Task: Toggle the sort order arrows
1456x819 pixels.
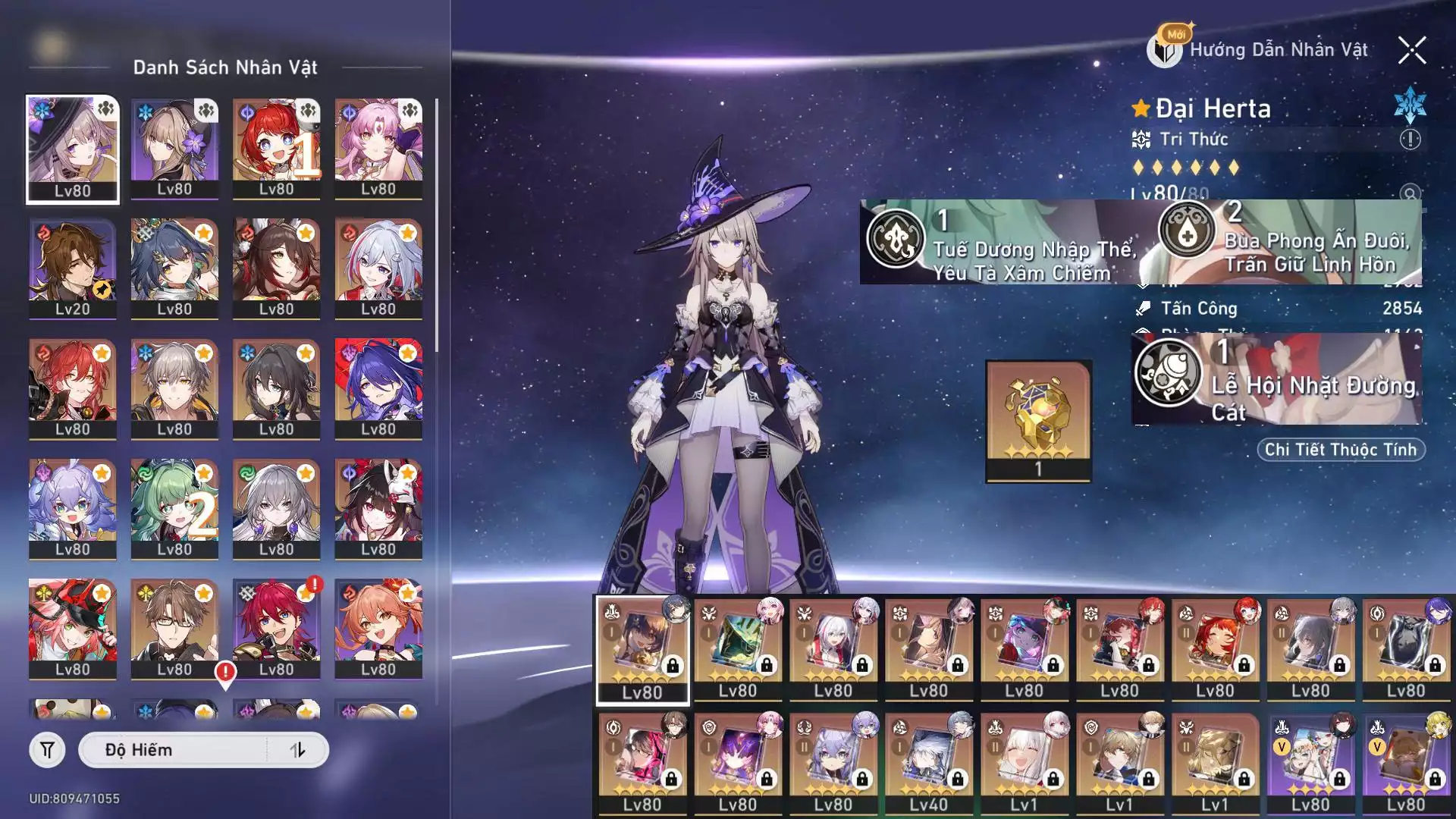Action: tap(297, 750)
